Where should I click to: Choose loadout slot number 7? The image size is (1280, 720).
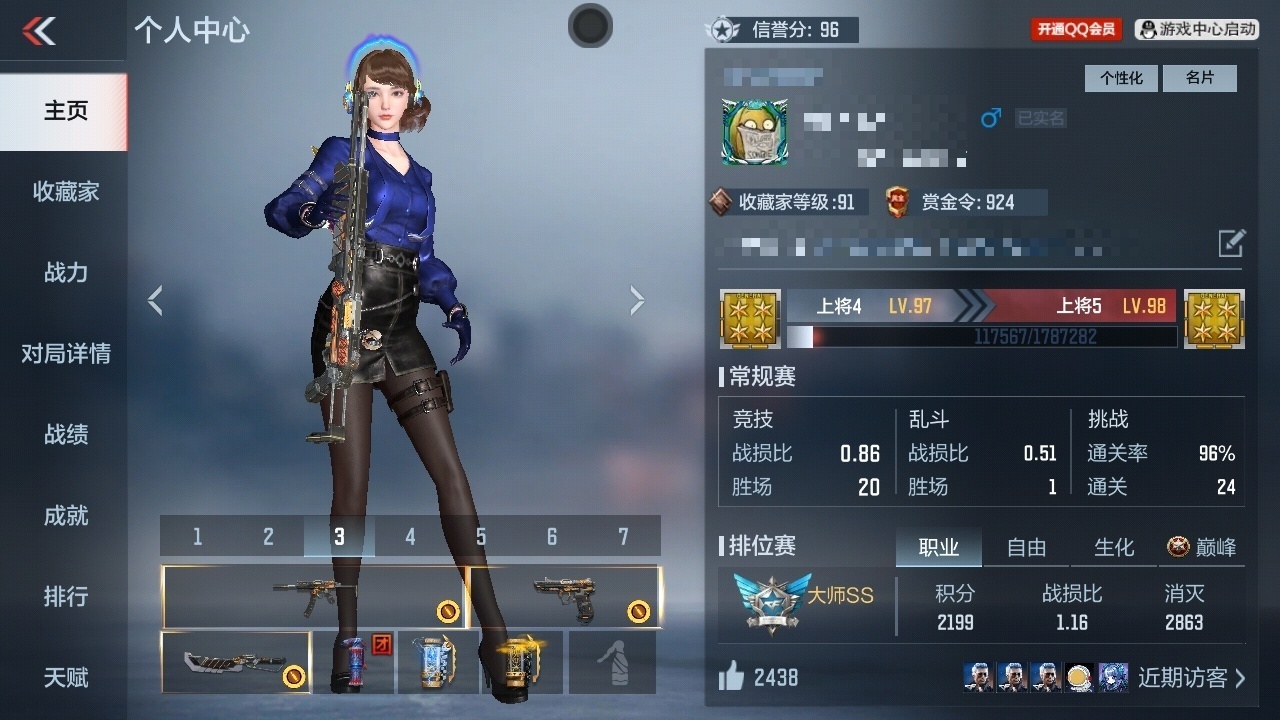[623, 537]
